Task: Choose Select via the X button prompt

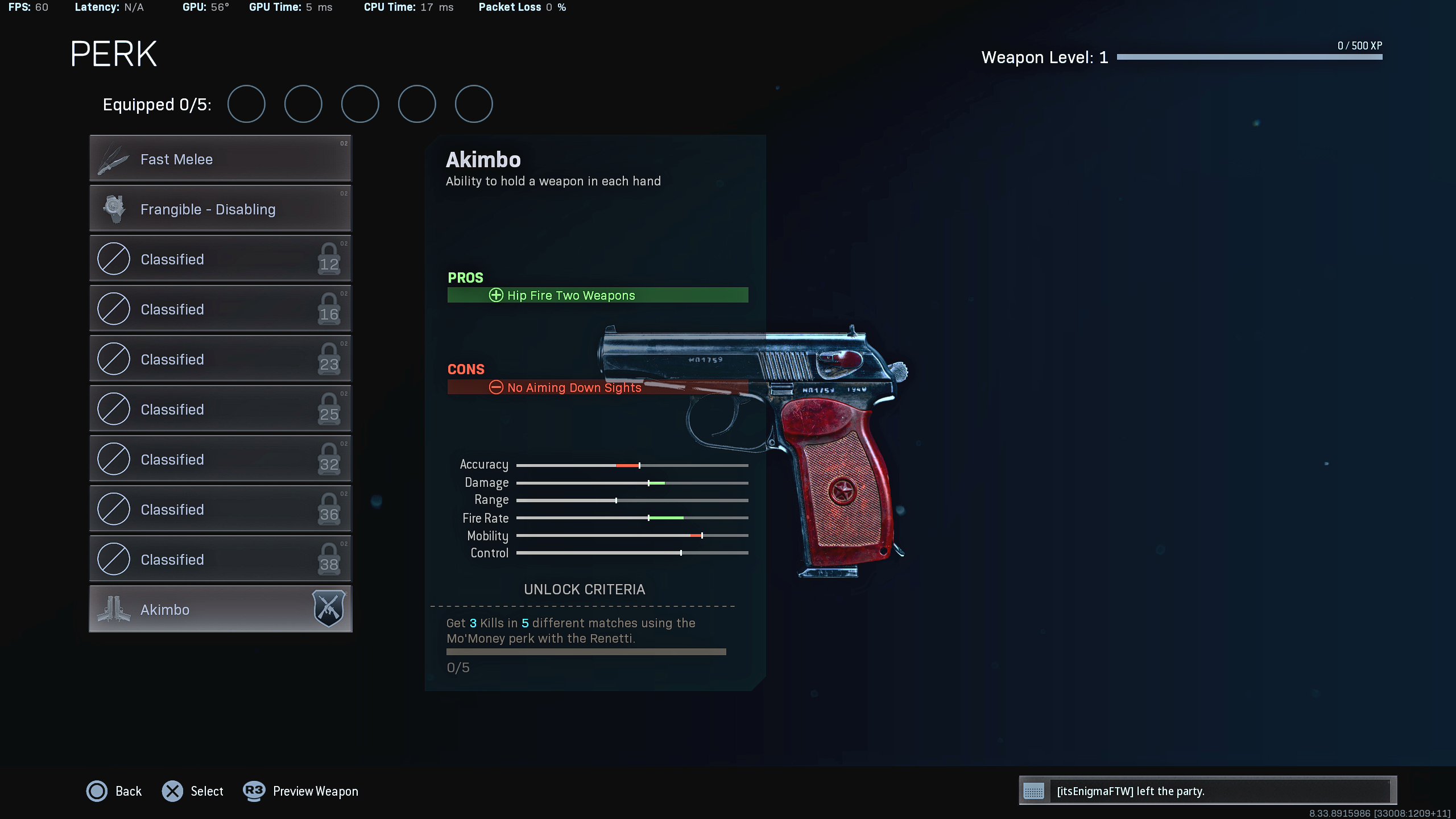Action: pyautogui.click(x=173, y=791)
